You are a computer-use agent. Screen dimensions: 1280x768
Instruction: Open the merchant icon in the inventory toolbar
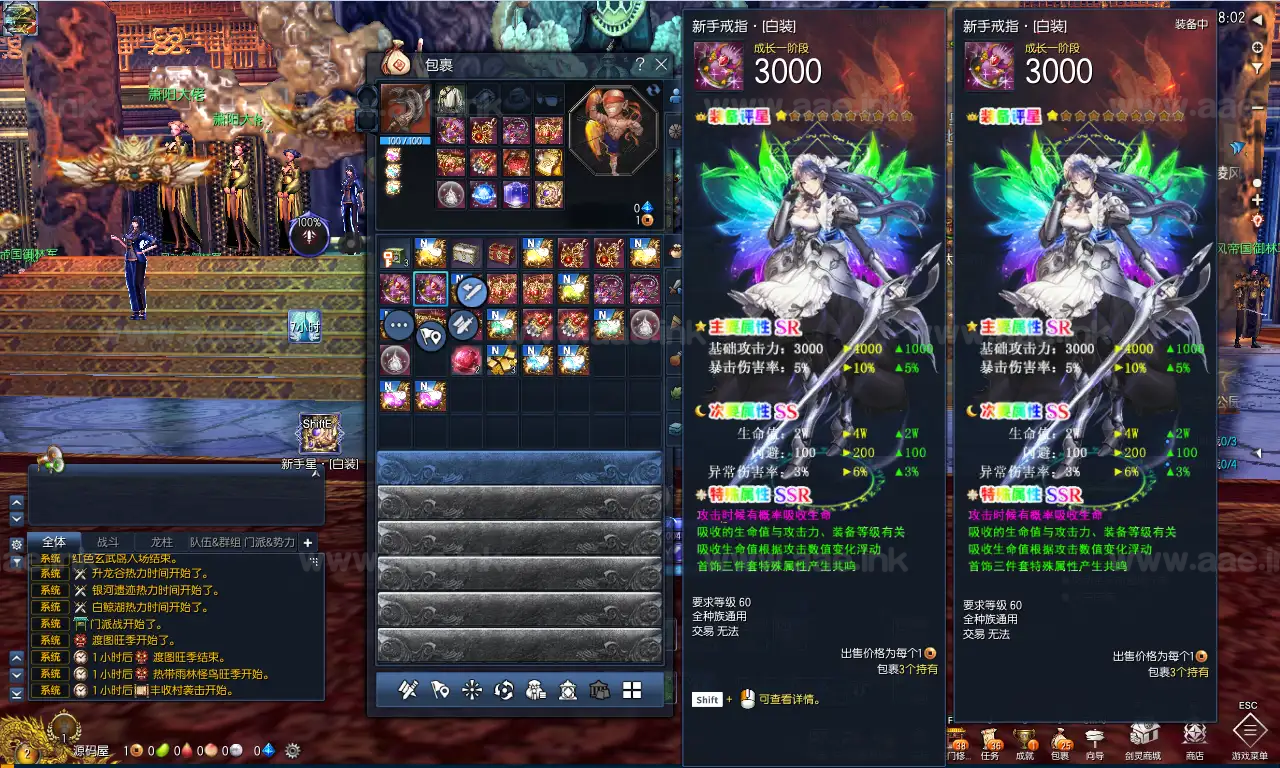(x=535, y=690)
